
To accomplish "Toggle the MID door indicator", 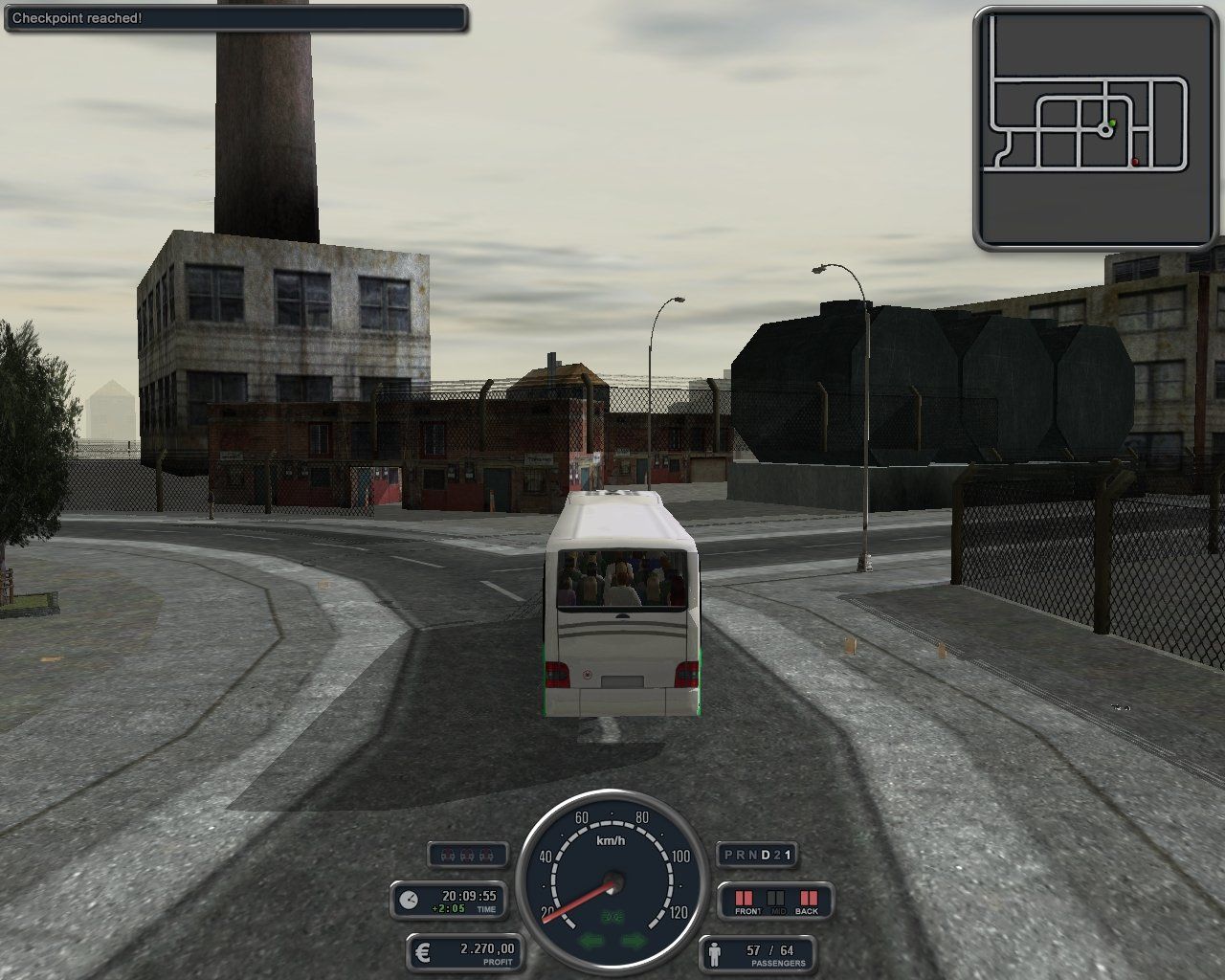I will (x=775, y=898).
